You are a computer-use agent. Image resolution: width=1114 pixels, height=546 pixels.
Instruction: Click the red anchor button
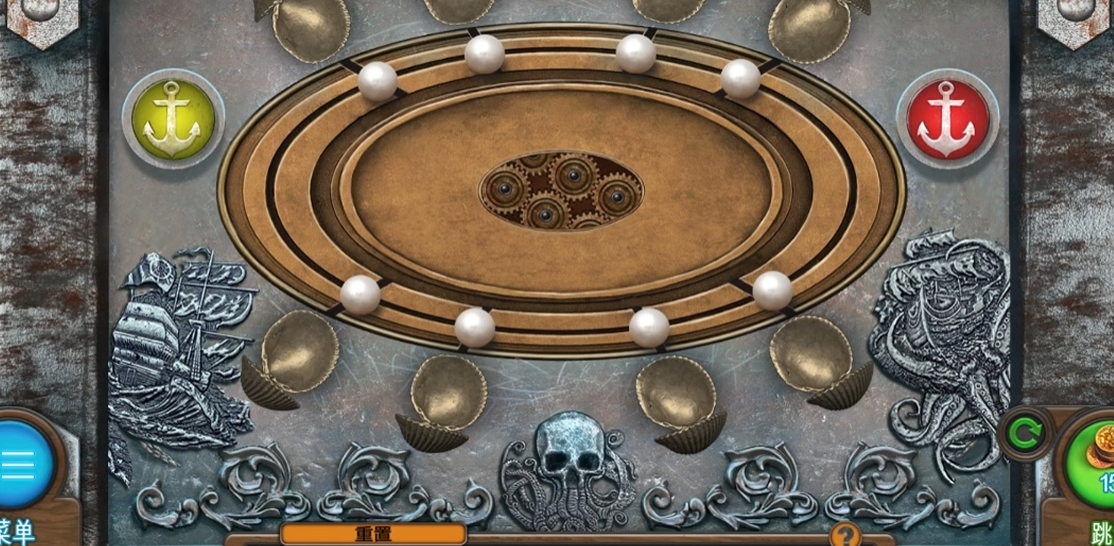tap(946, 118)
